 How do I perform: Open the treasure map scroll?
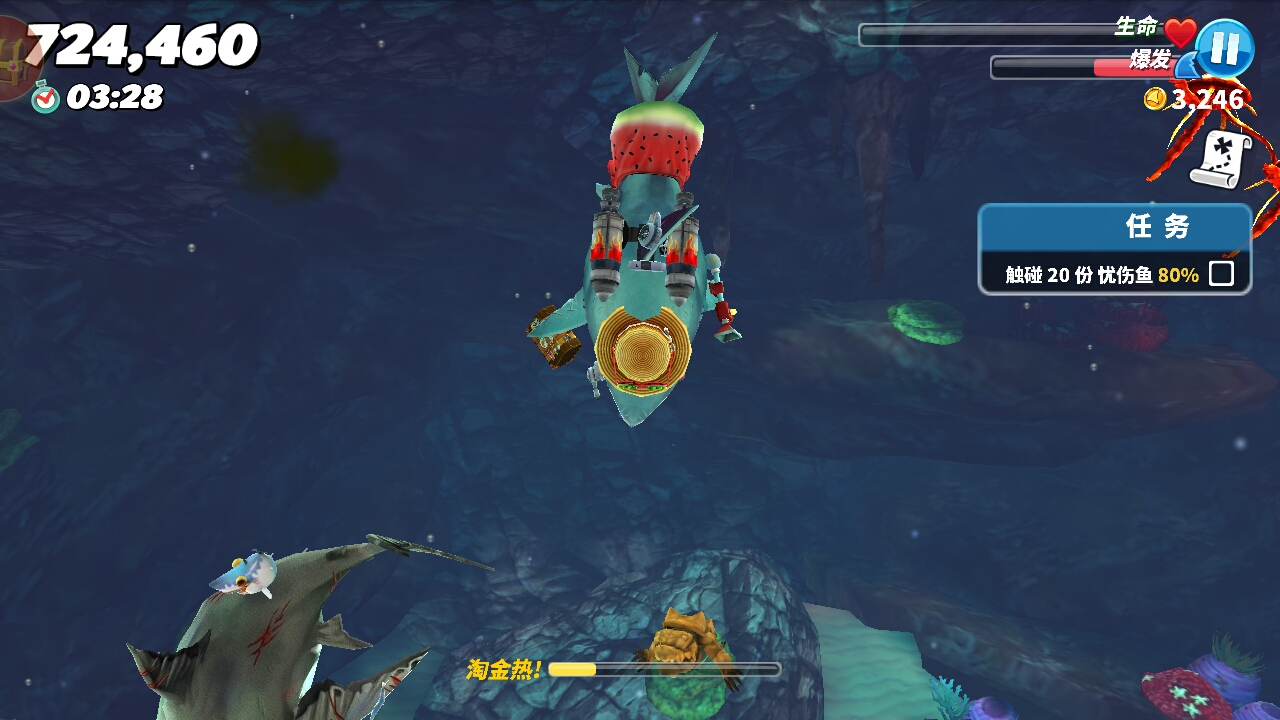[x=1220, y=160]
